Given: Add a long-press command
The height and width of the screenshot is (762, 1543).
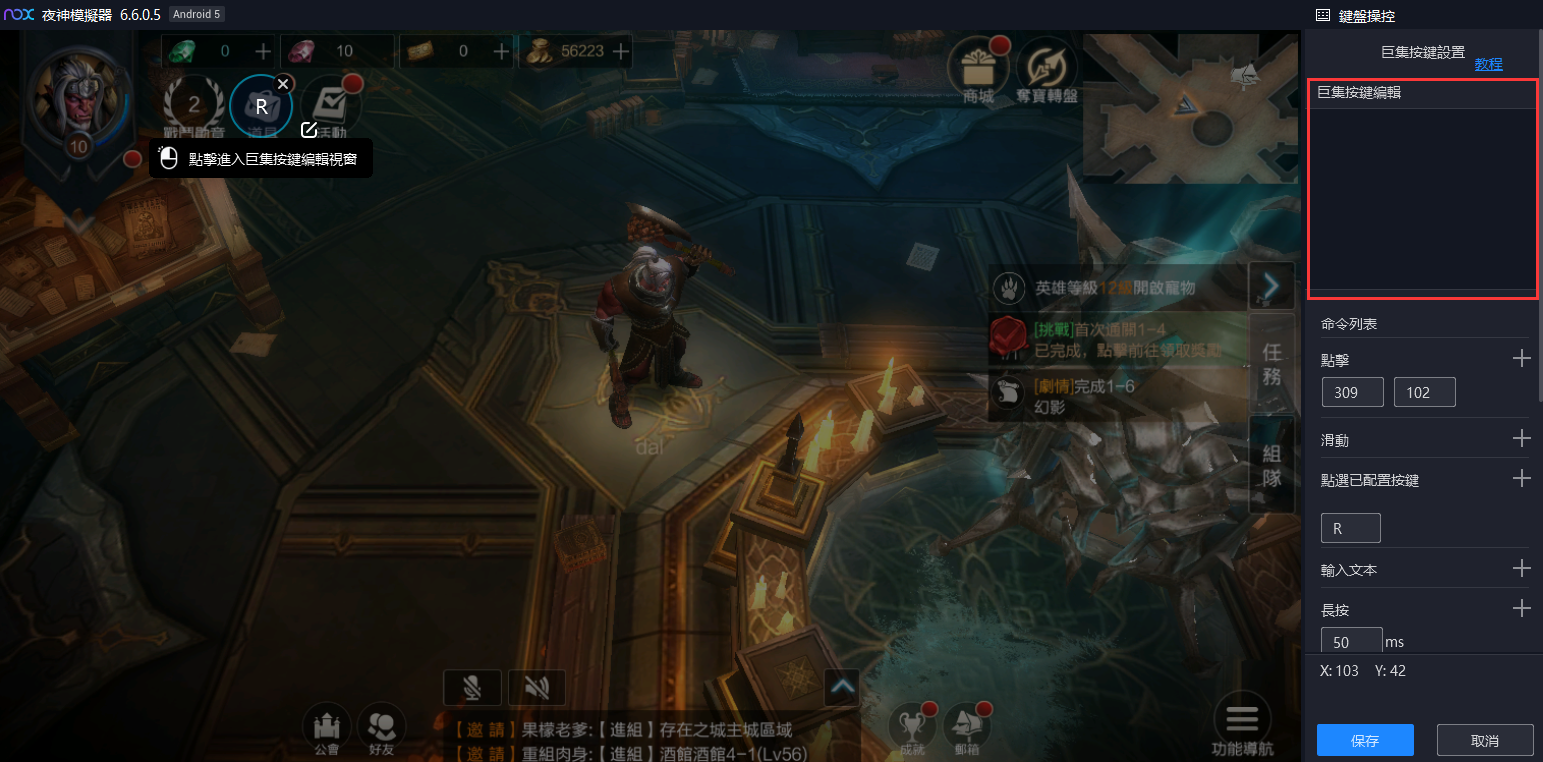Looking at the screenshot, I should 1521,609.
